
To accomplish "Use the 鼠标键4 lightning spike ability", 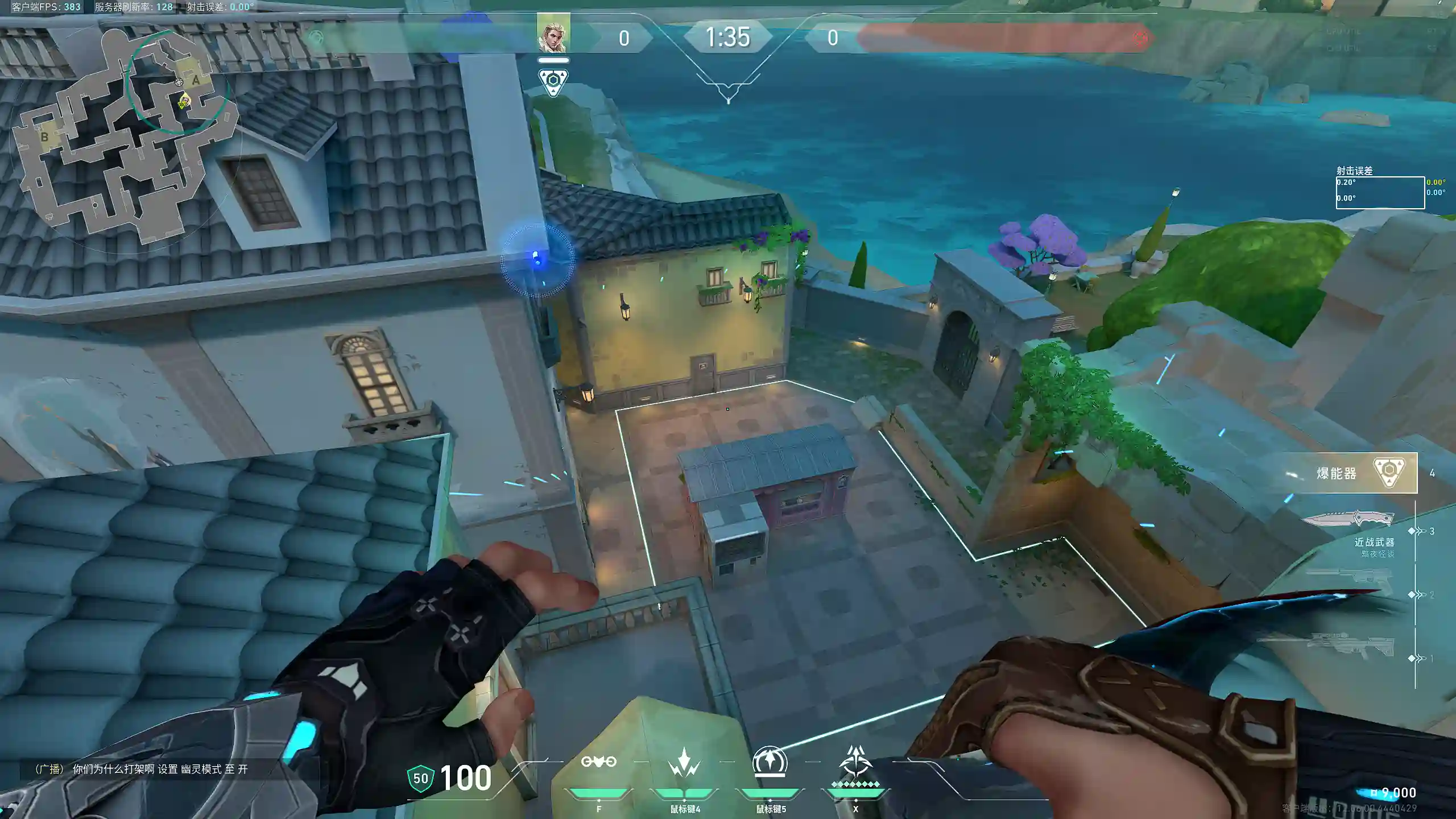I will coord(684,762).
